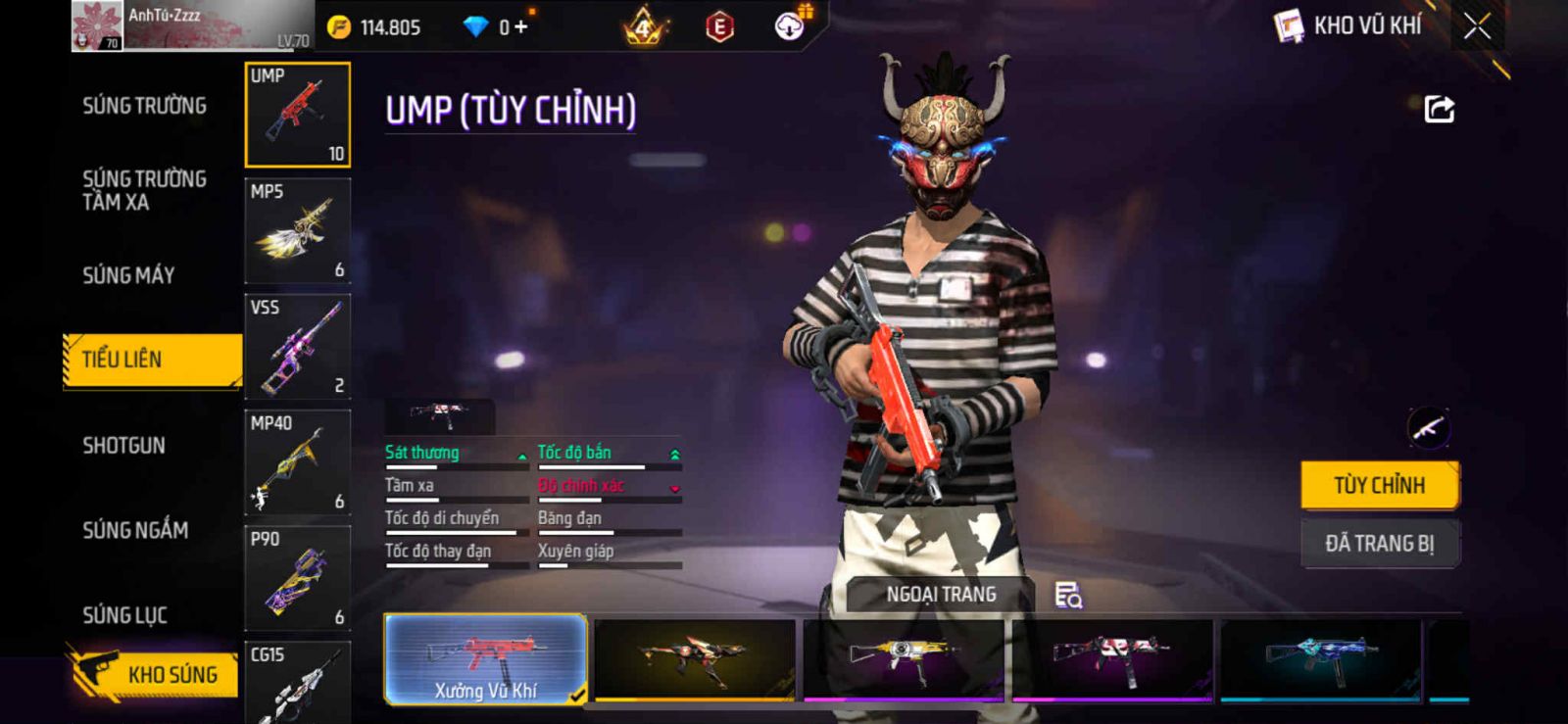The height and width of the screenshot is (724, 1568).
Task: Open the Súng Lục category
Action: [x=124, y=615]
